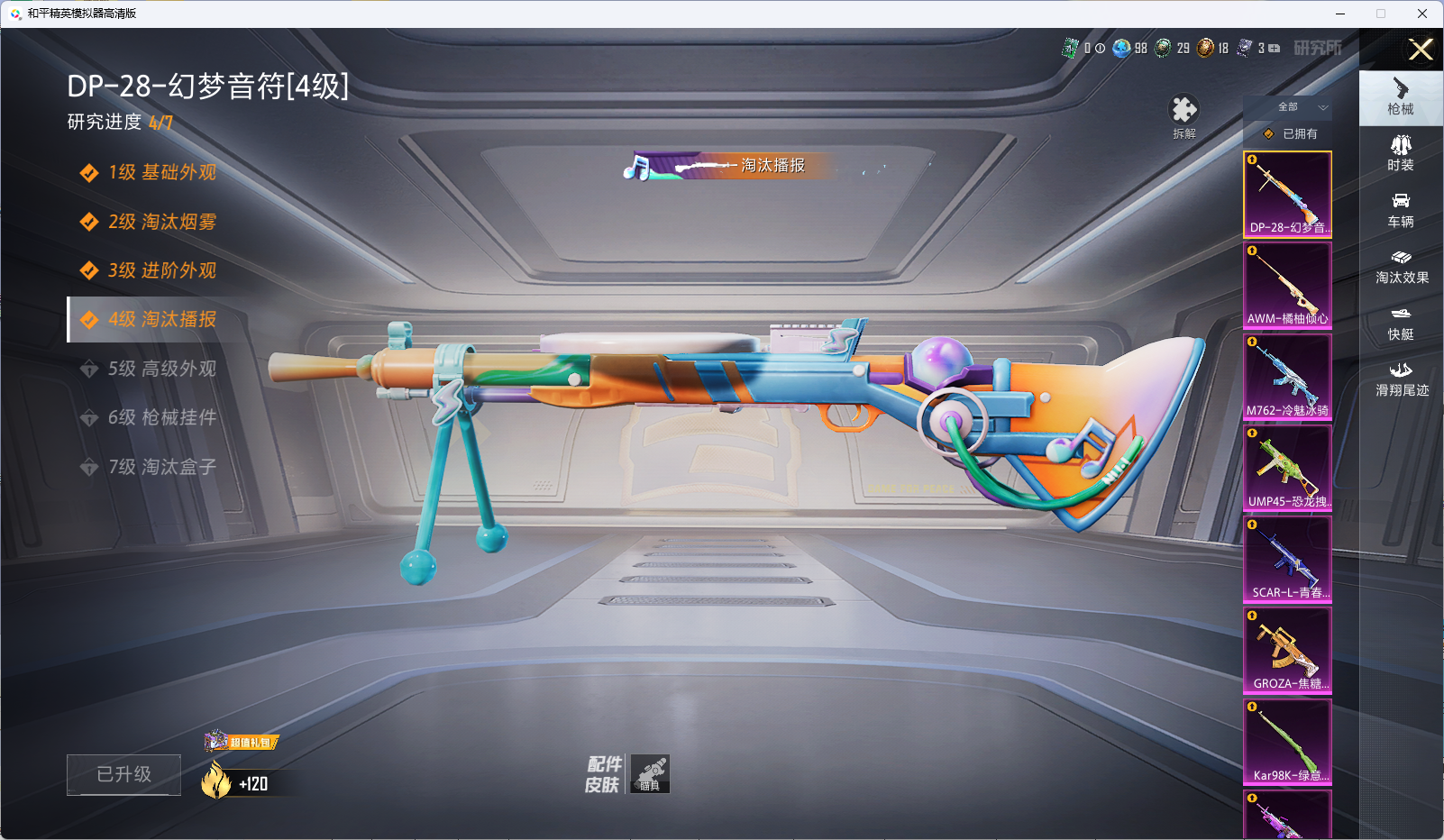Switch to the 时装 category tab

tap(1401, 152)
